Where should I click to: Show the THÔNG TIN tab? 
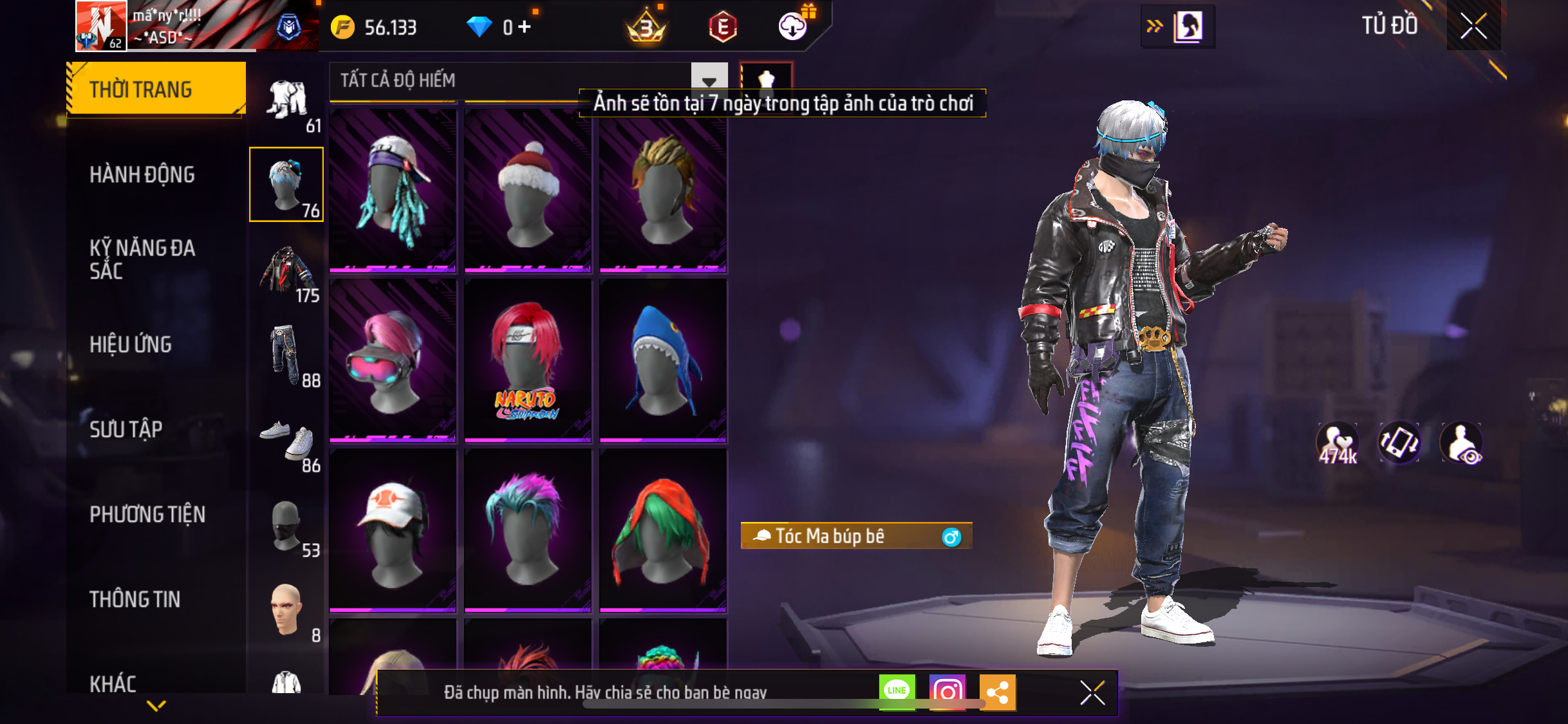click(135, 599)
